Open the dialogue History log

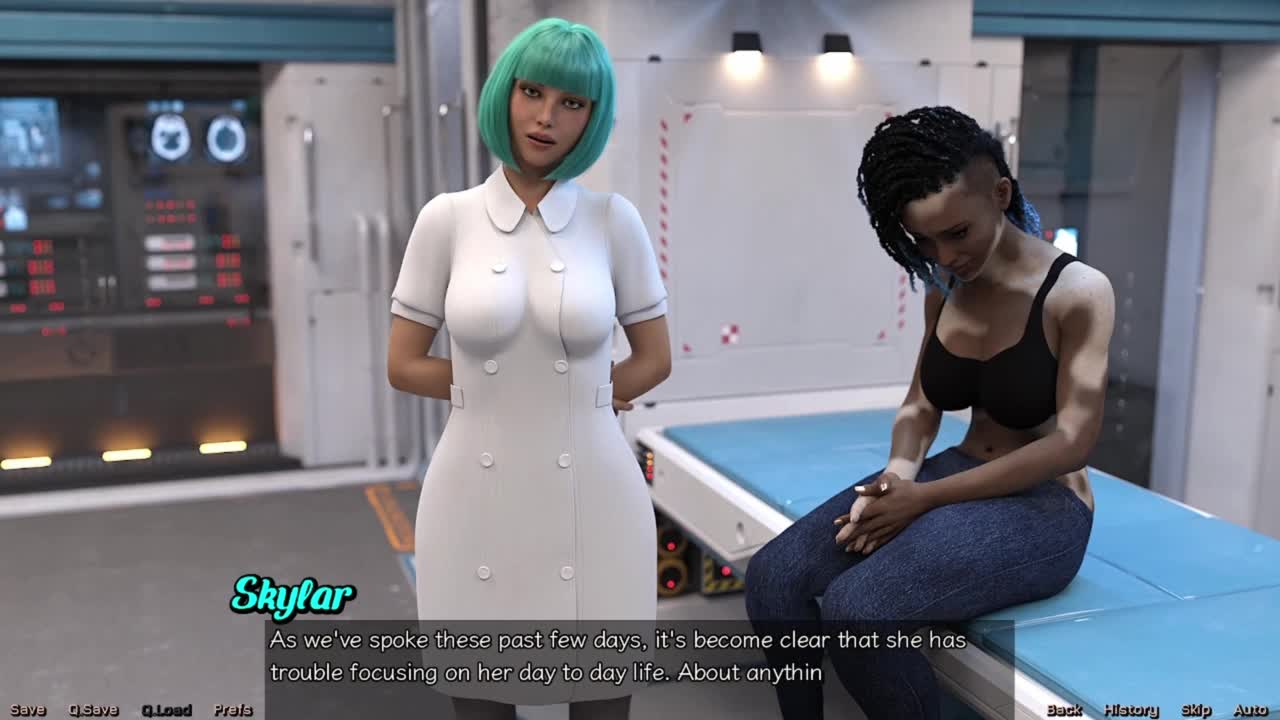[x=1130, y=710]
